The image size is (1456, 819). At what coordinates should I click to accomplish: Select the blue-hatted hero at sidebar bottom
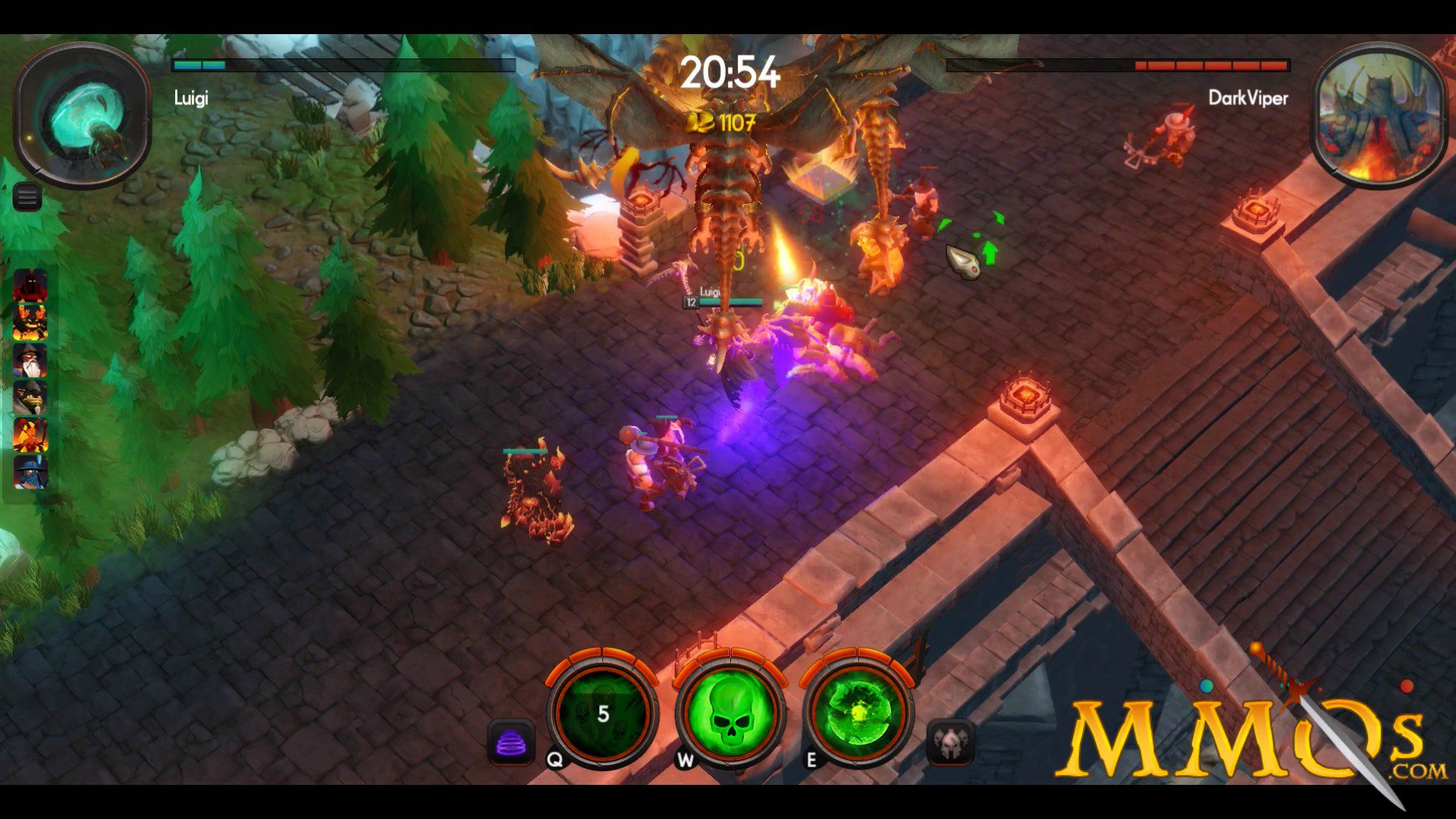[x=30, y=471]
